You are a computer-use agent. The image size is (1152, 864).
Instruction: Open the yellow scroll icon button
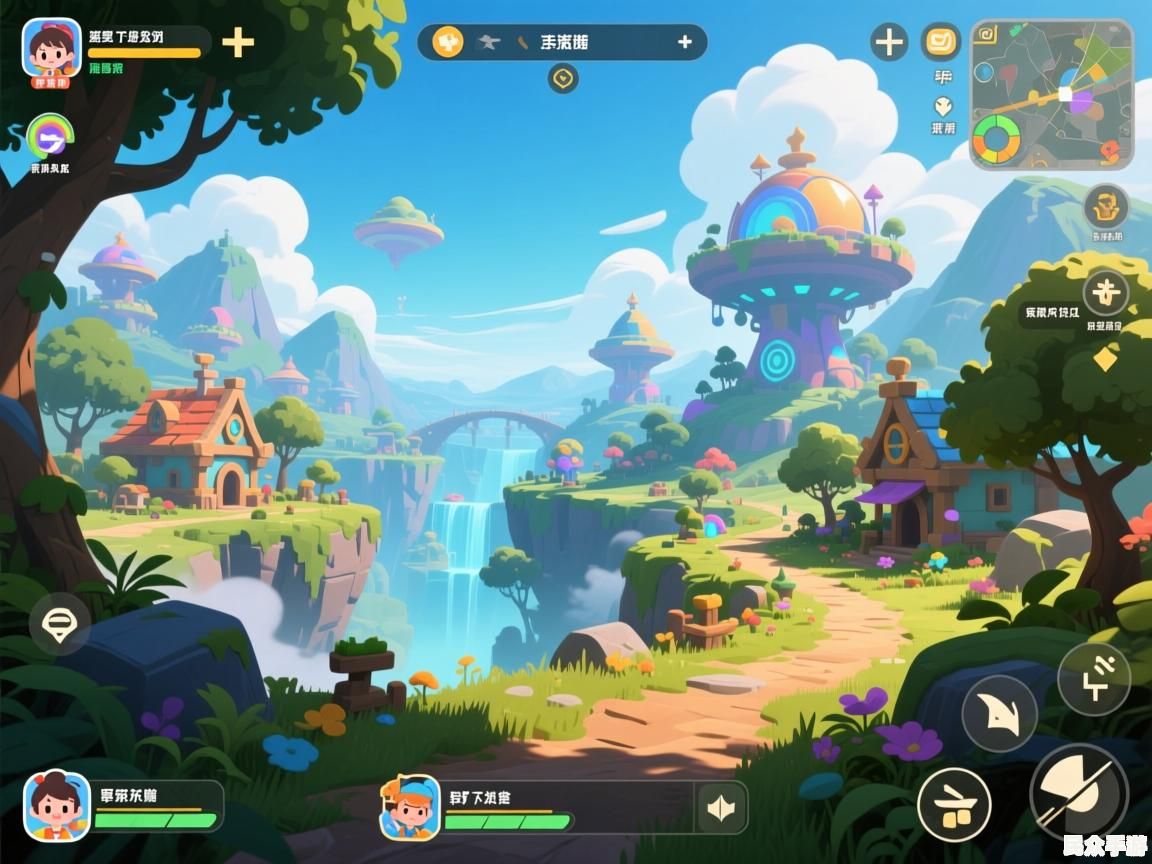click(x=940, y=42)
